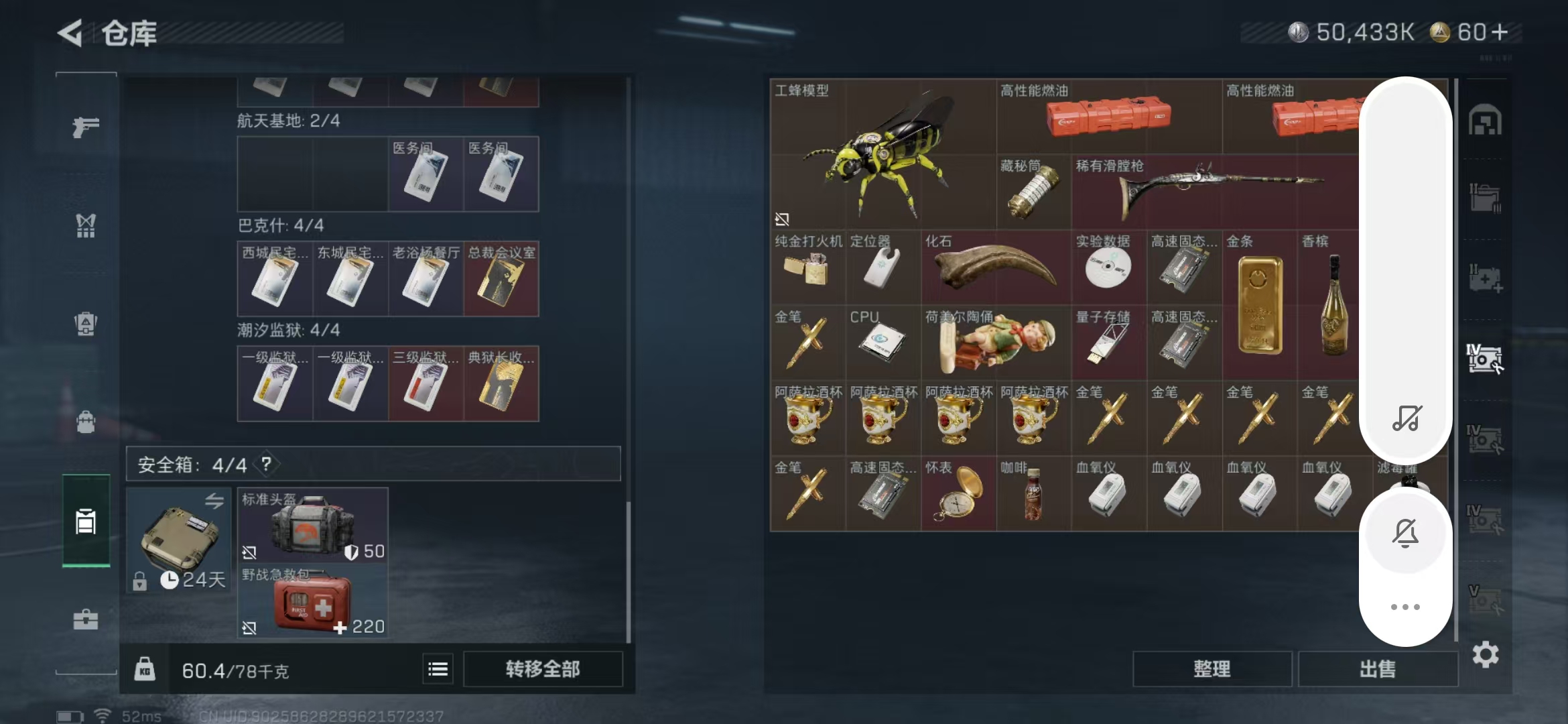Go back using the warehouse back arrow
This screenshot has width=1568, height=724.
click(x=70, y=33)
